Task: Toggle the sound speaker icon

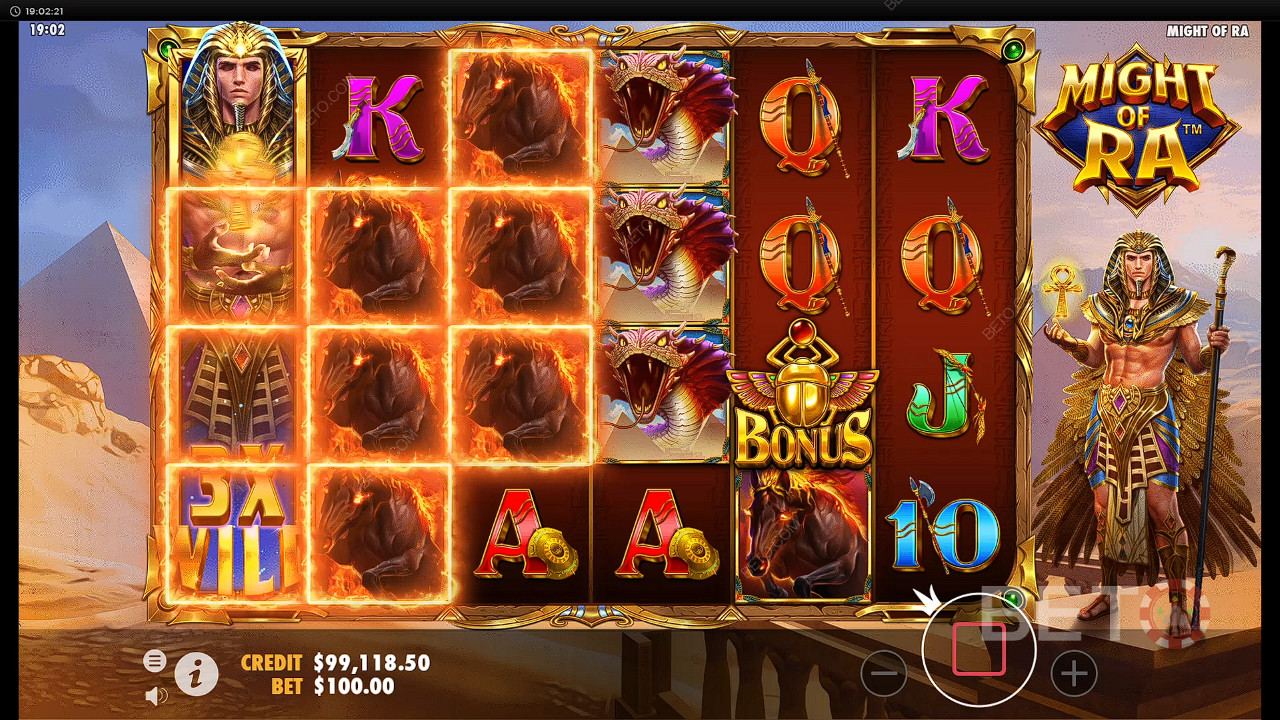Action: coord(155,694)
